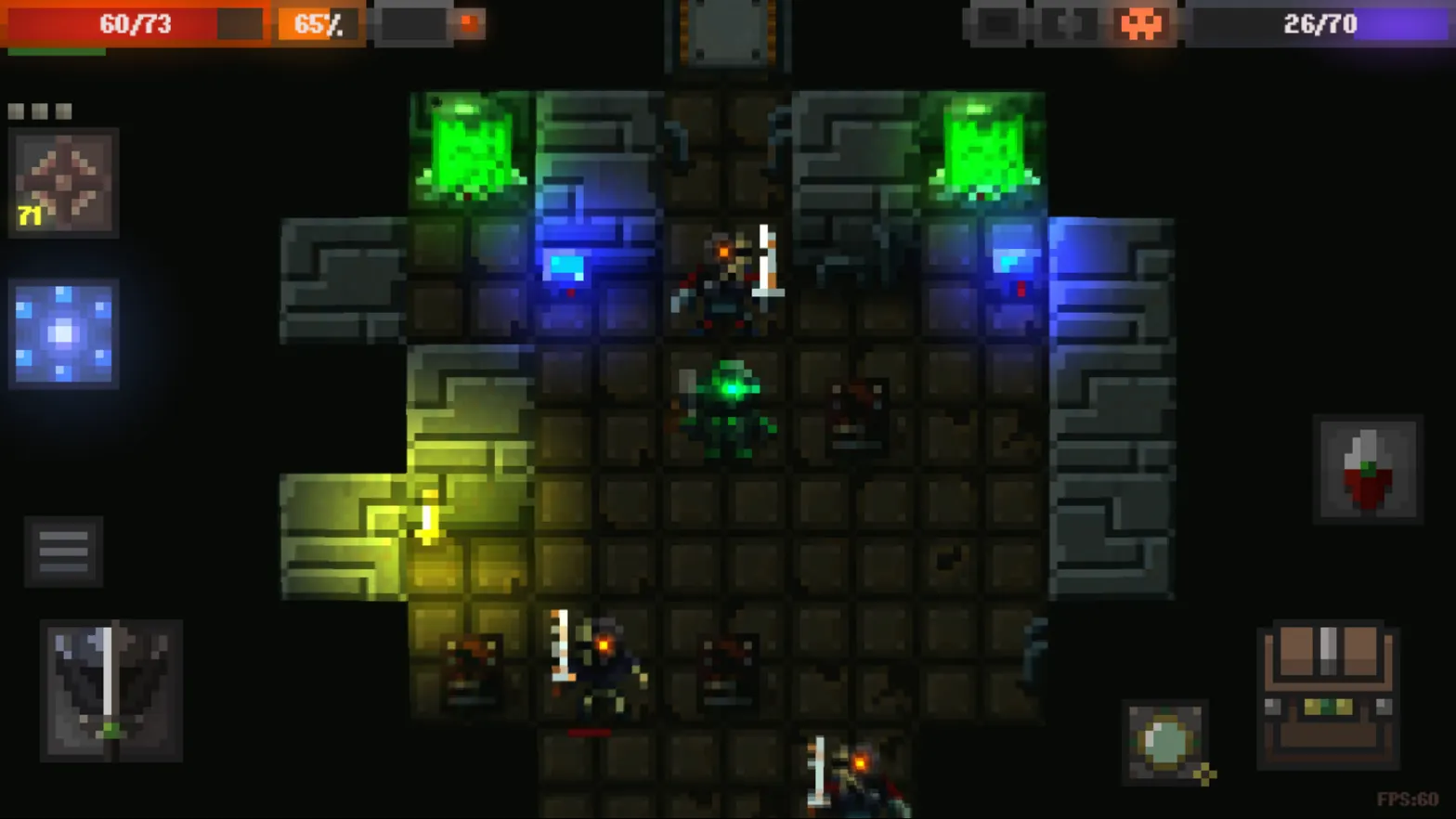Tap the three dots above the weapon icon

(37, 110)
